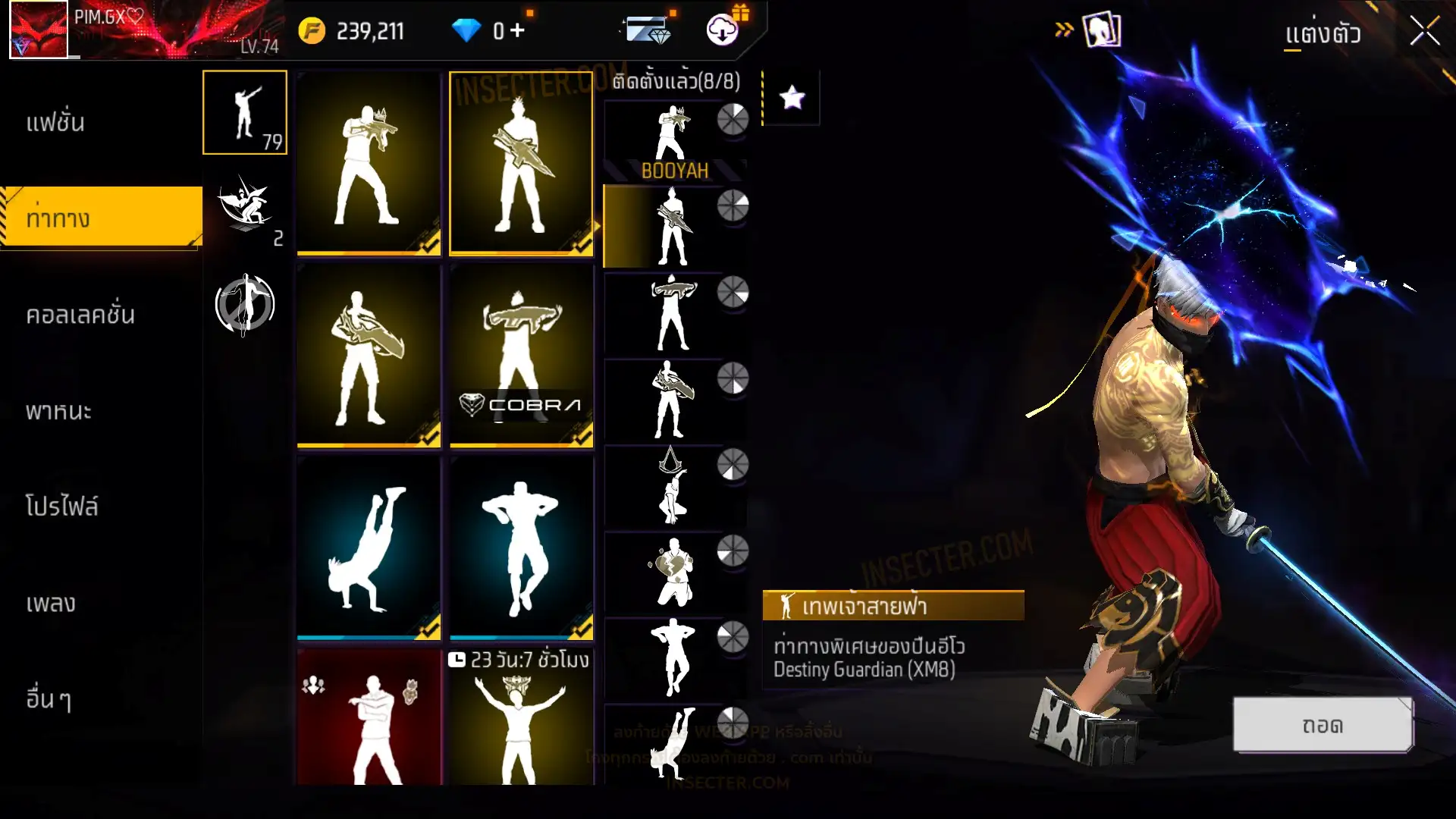1456x819 pixels.
Task: Select the BOOYAH equipped emote slot
Action: pos(673,141)
